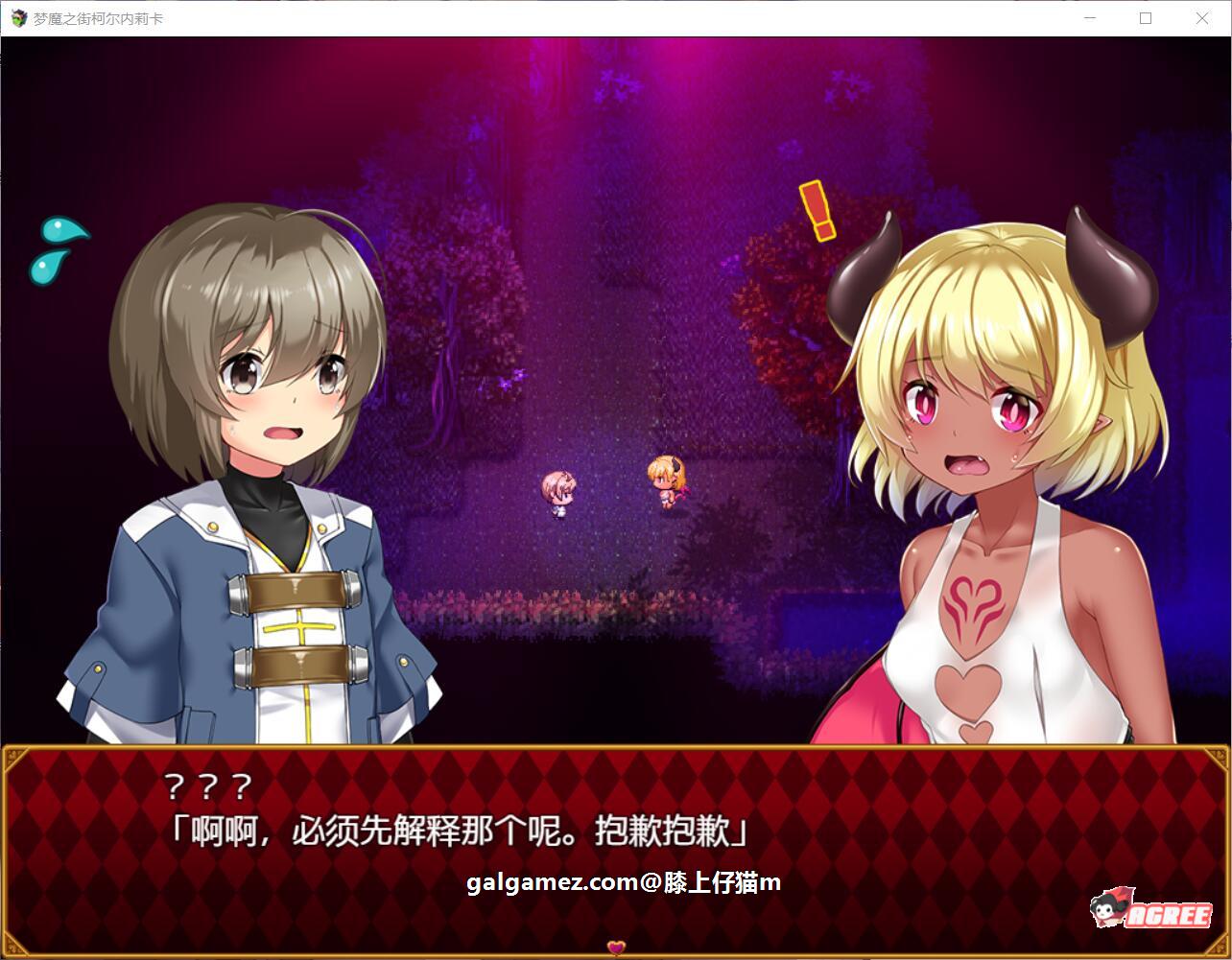Click the game icon in the title bar
This screenshot has width=1232, height=960.
(x=17, y=17)
